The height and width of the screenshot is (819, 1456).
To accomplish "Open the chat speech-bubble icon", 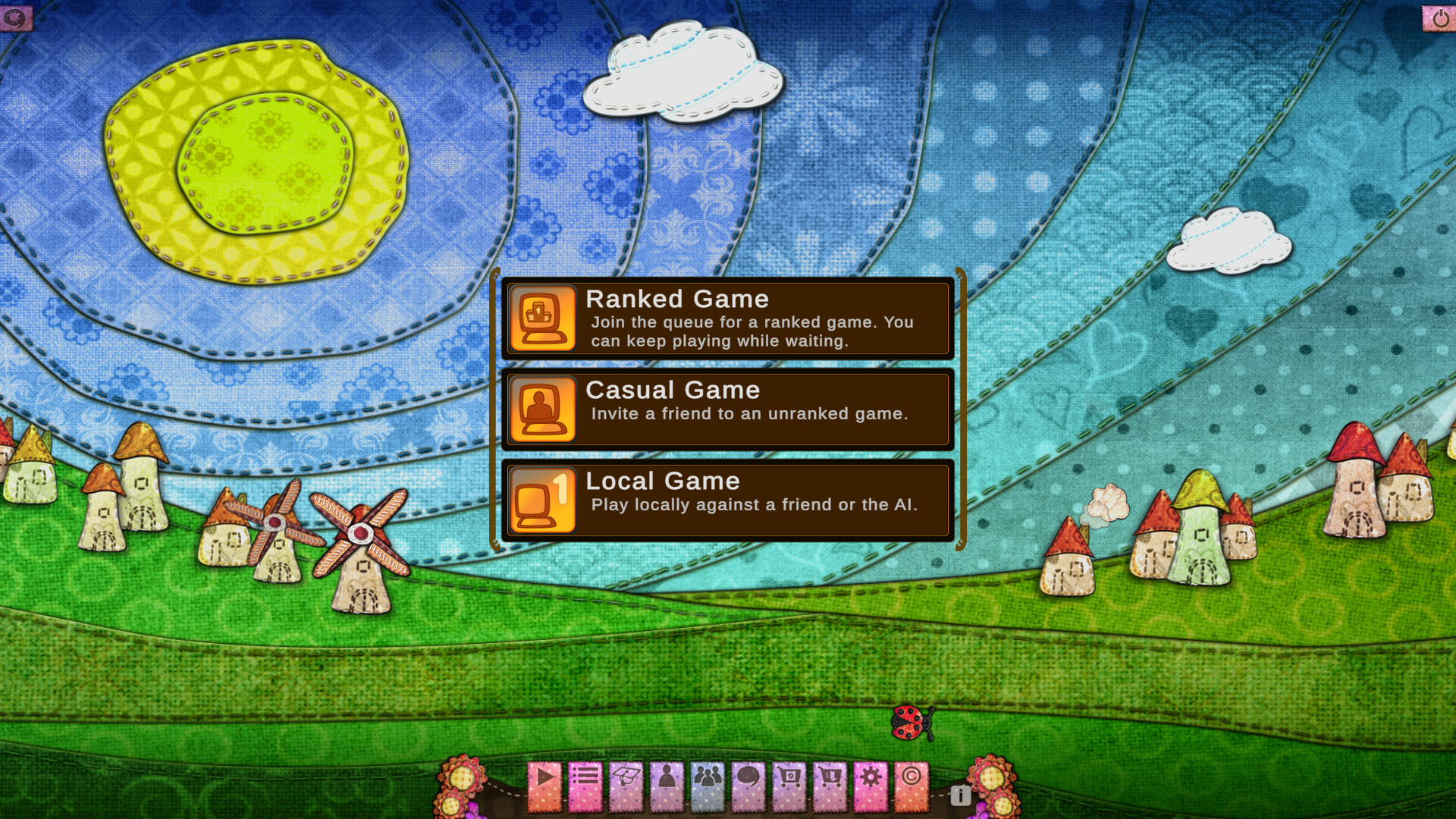I will tap(749, 785).
